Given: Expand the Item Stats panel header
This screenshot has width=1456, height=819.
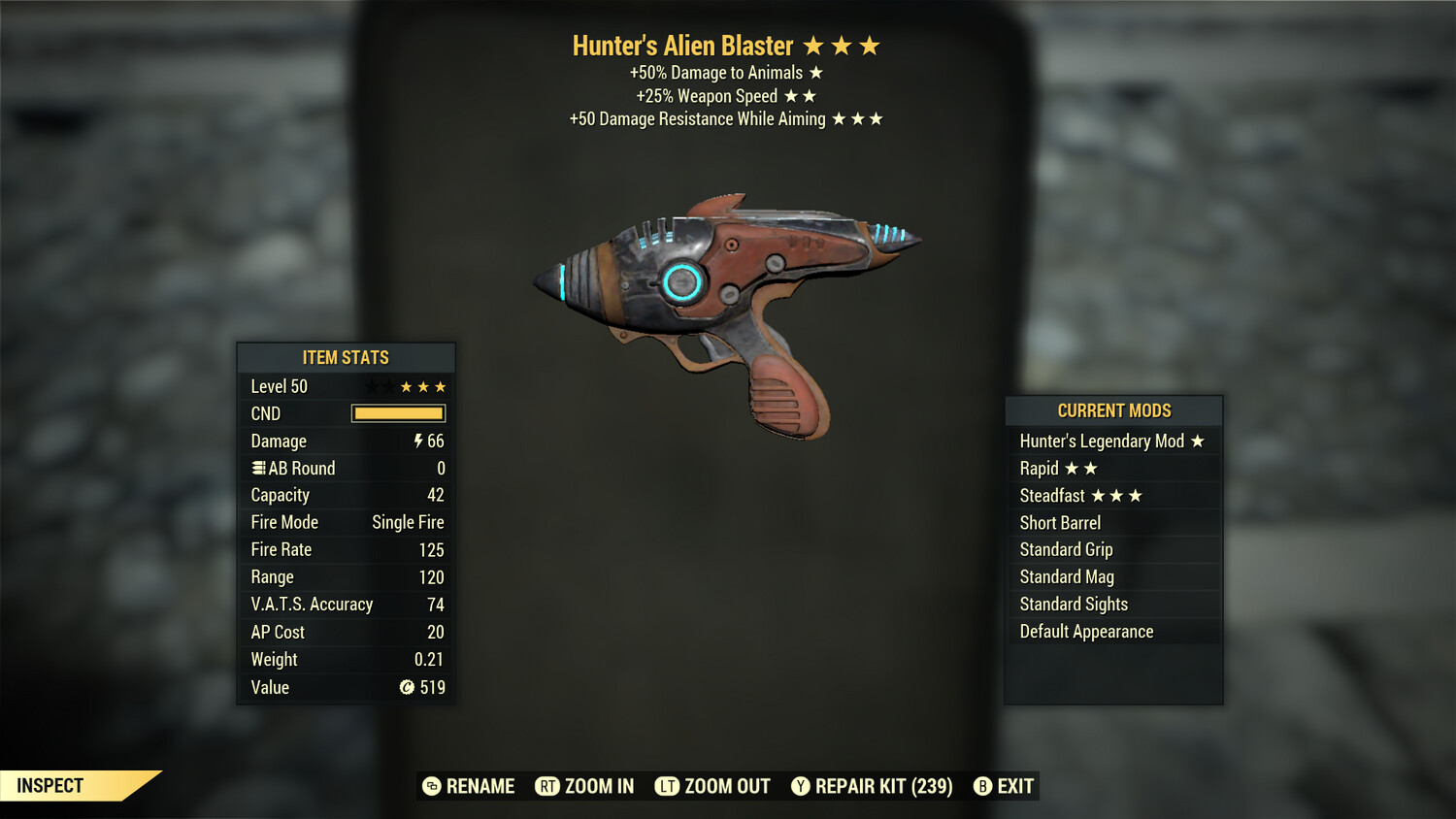Looking at the screenshot, I should 346,357.
